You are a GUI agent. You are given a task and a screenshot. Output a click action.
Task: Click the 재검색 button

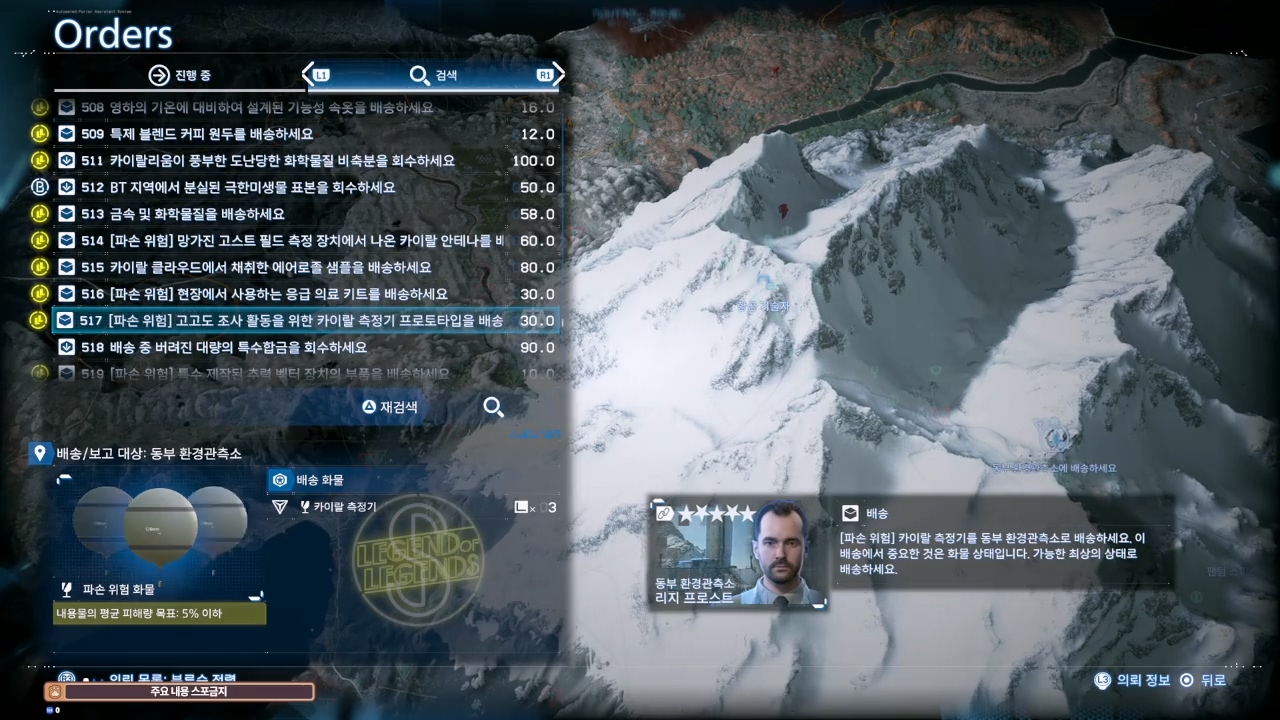coord(390,407)
